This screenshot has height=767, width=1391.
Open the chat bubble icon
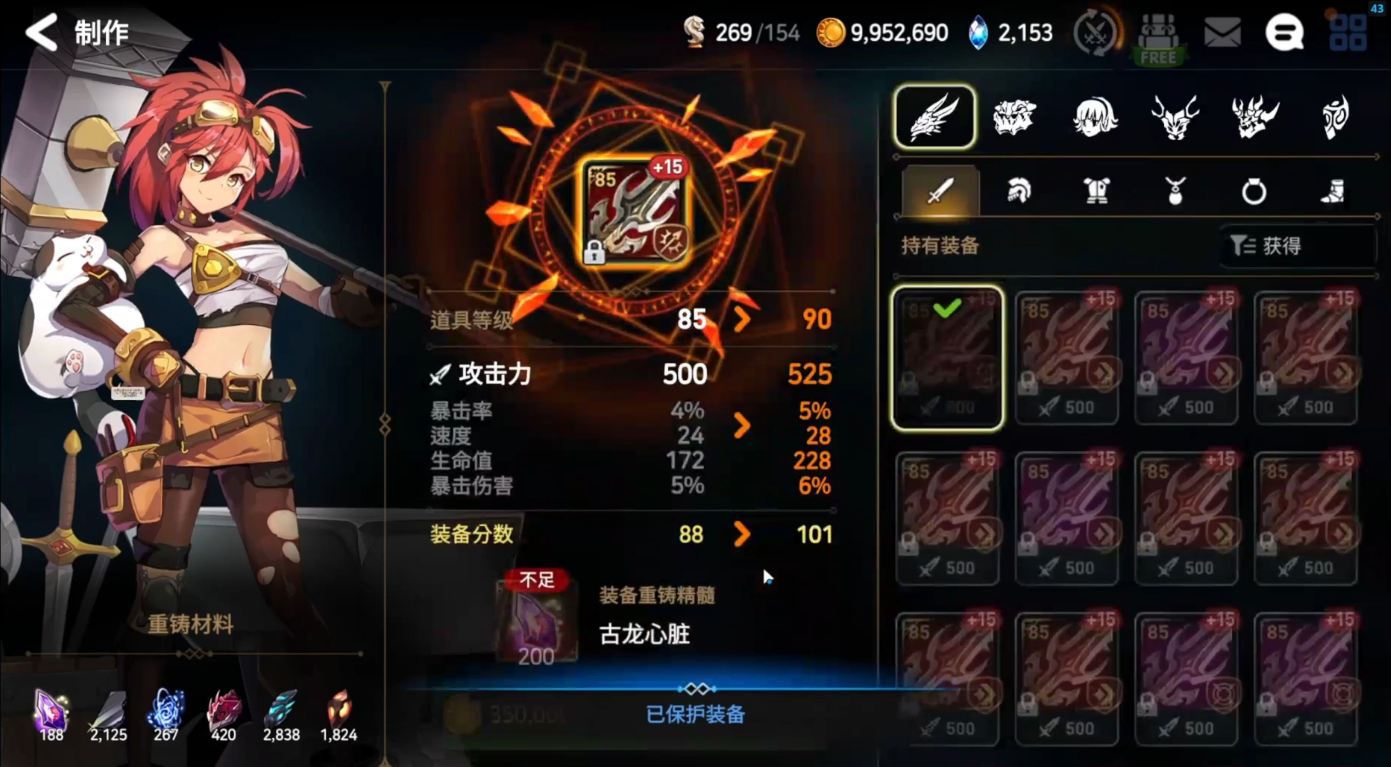point(1284,31)
